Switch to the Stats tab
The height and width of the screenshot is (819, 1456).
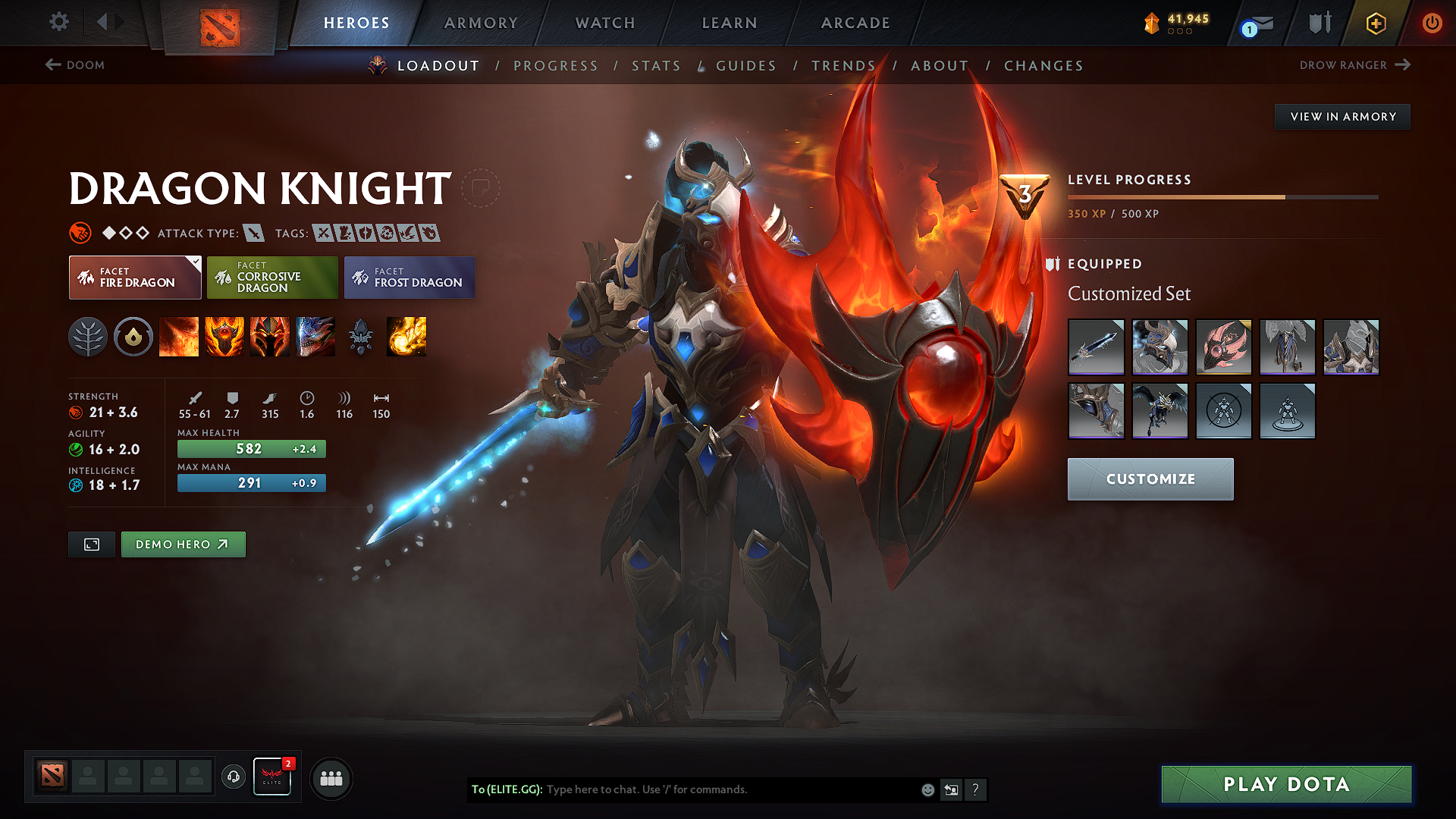click(x=656, y=66)
